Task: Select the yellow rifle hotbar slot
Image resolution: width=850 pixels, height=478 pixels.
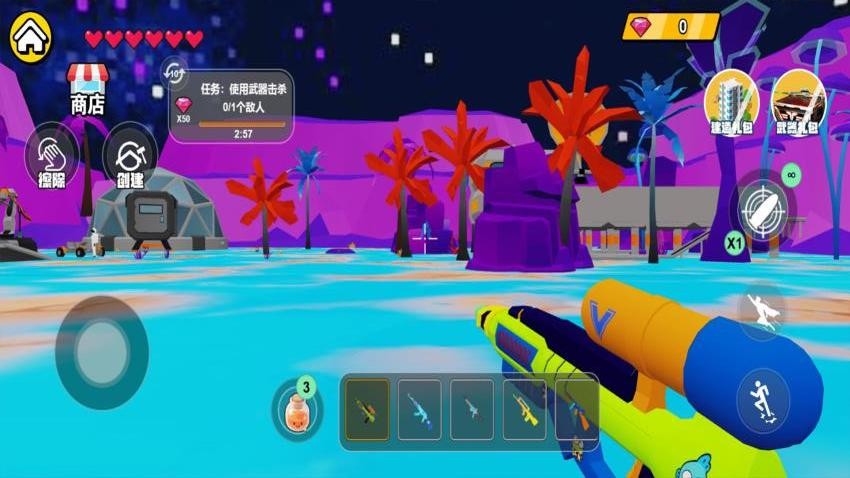Action: point(524,409)
